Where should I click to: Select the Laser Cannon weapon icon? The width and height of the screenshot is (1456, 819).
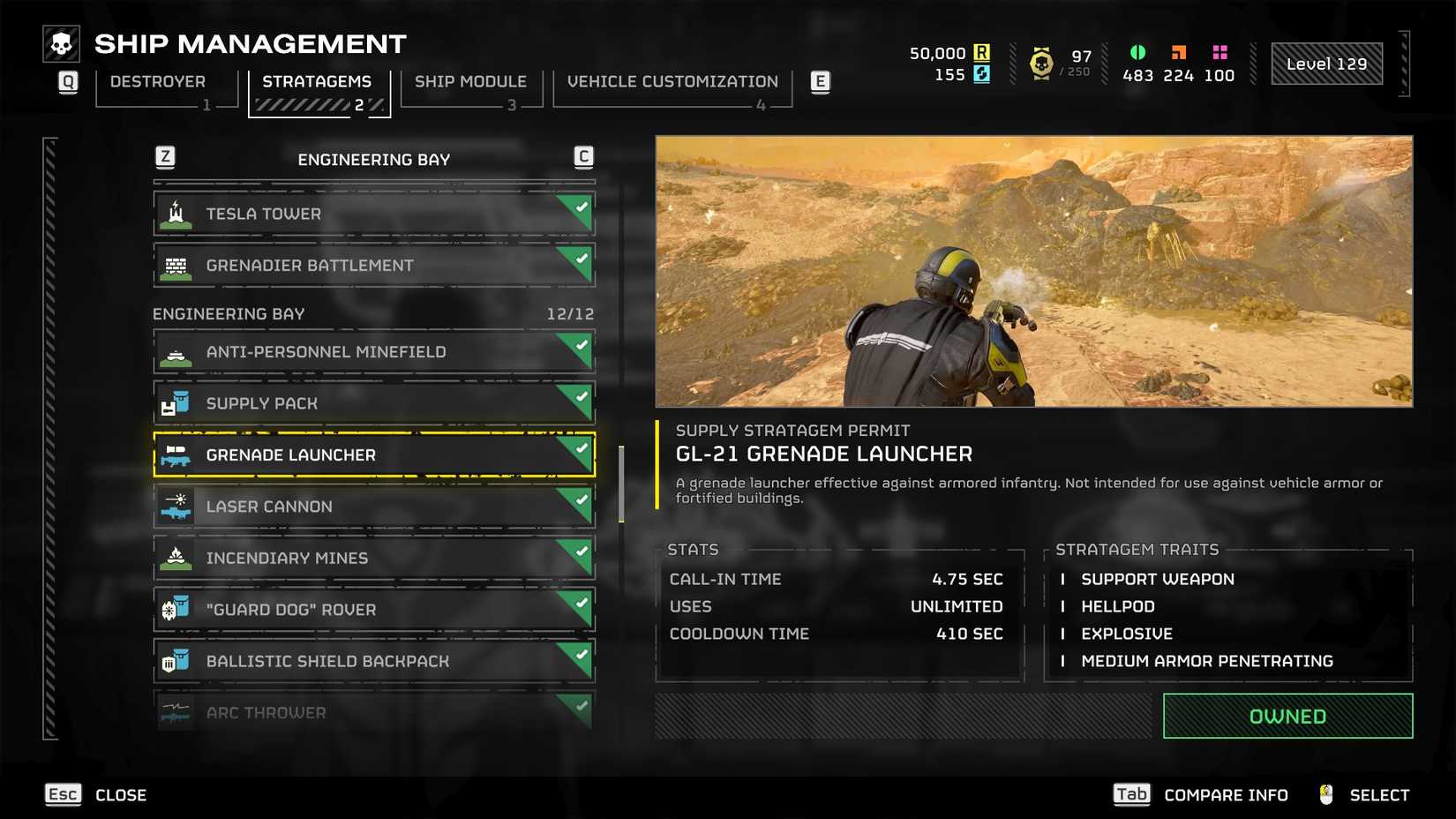point(176,506)
